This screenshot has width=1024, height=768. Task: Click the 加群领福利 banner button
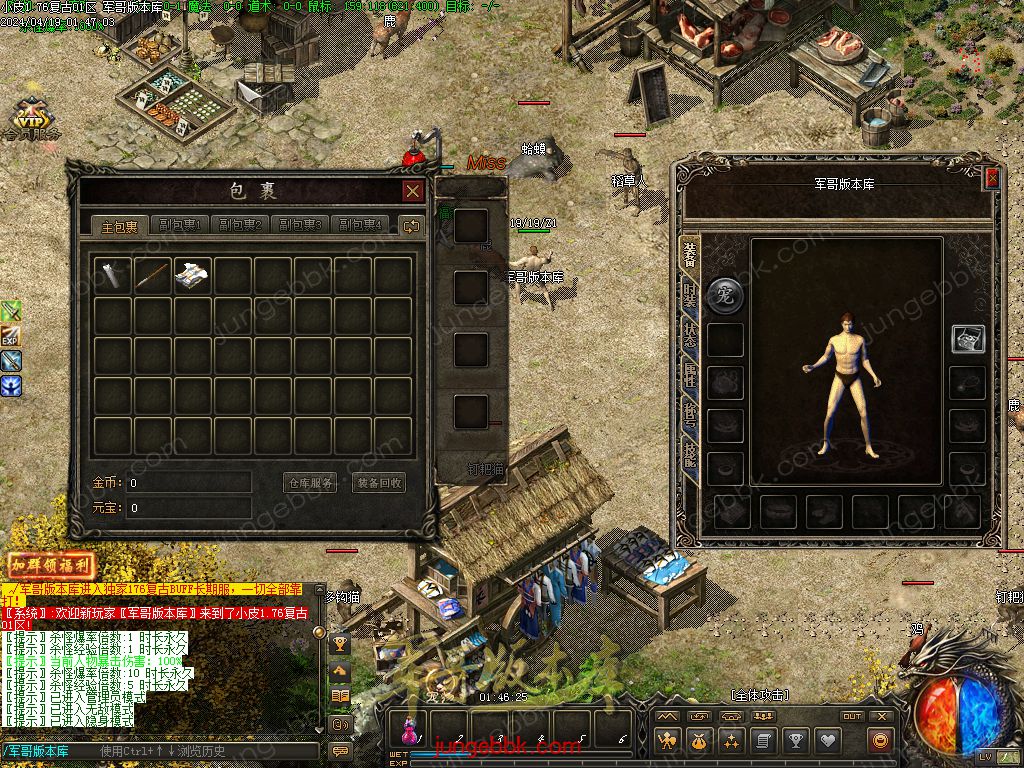(x=51, y=565)
